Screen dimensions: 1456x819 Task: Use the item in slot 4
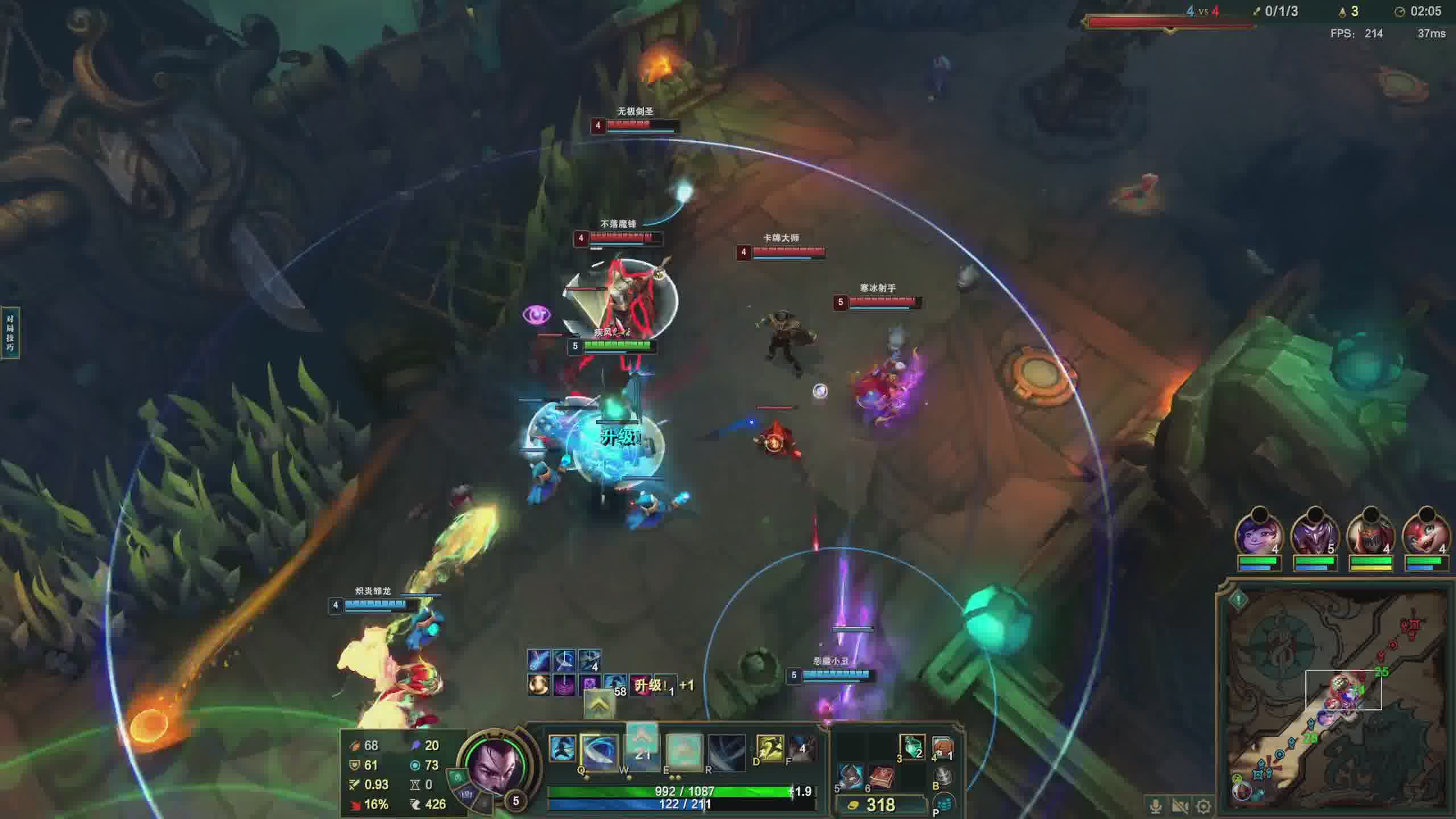(942, 746)
